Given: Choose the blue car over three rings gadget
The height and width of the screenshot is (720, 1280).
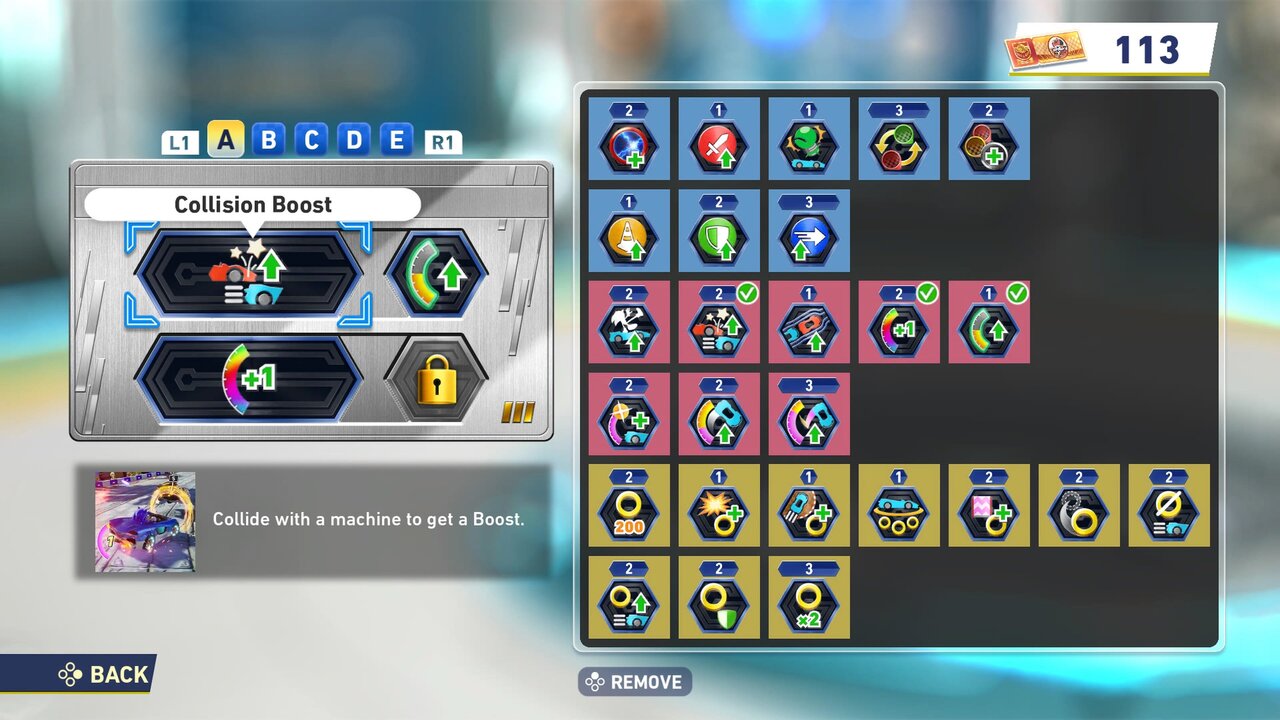Looking at the screenshot, I should (x=899, y=506).
